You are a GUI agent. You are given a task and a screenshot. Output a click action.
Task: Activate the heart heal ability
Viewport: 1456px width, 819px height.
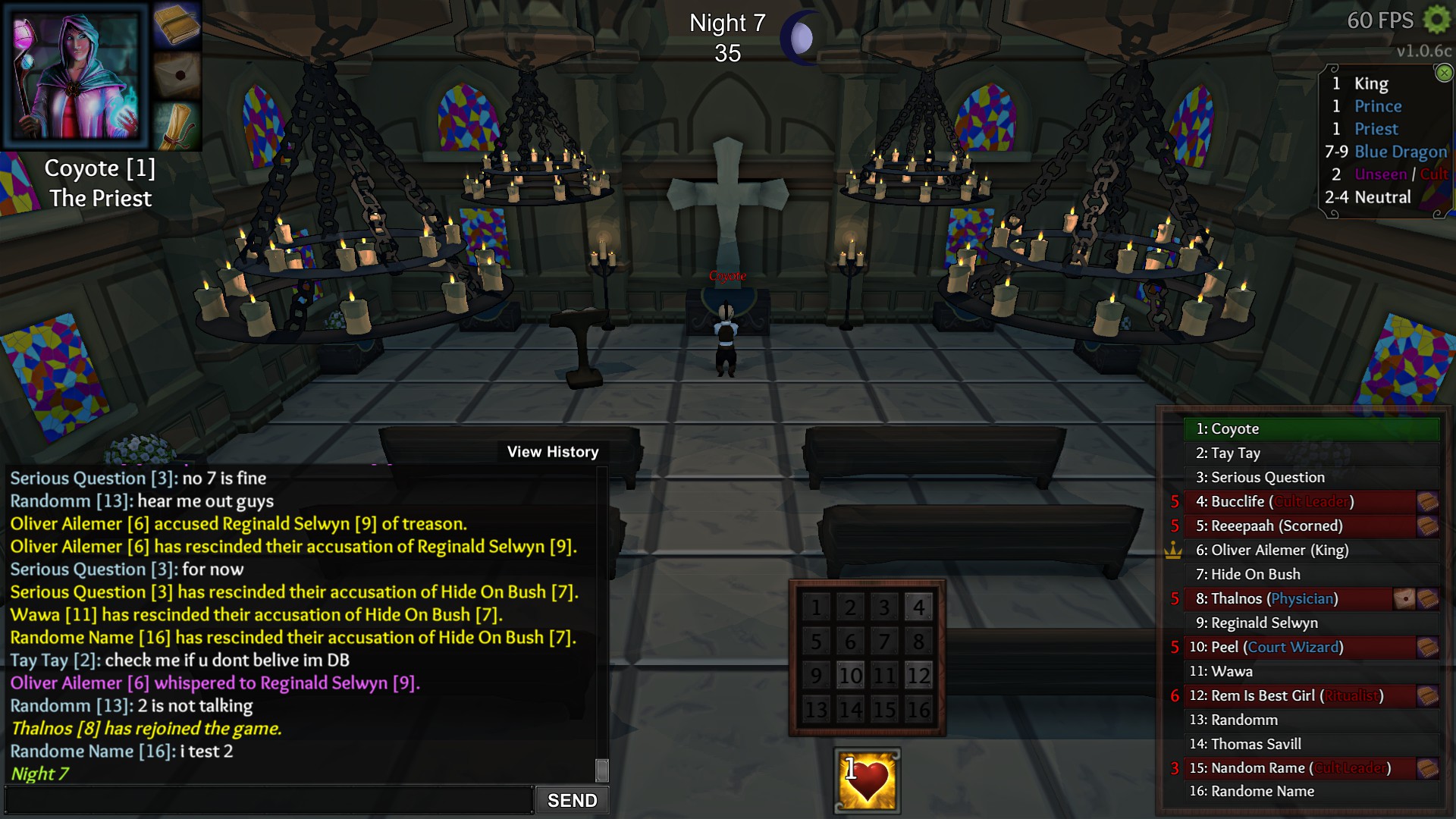coord(867,781)
